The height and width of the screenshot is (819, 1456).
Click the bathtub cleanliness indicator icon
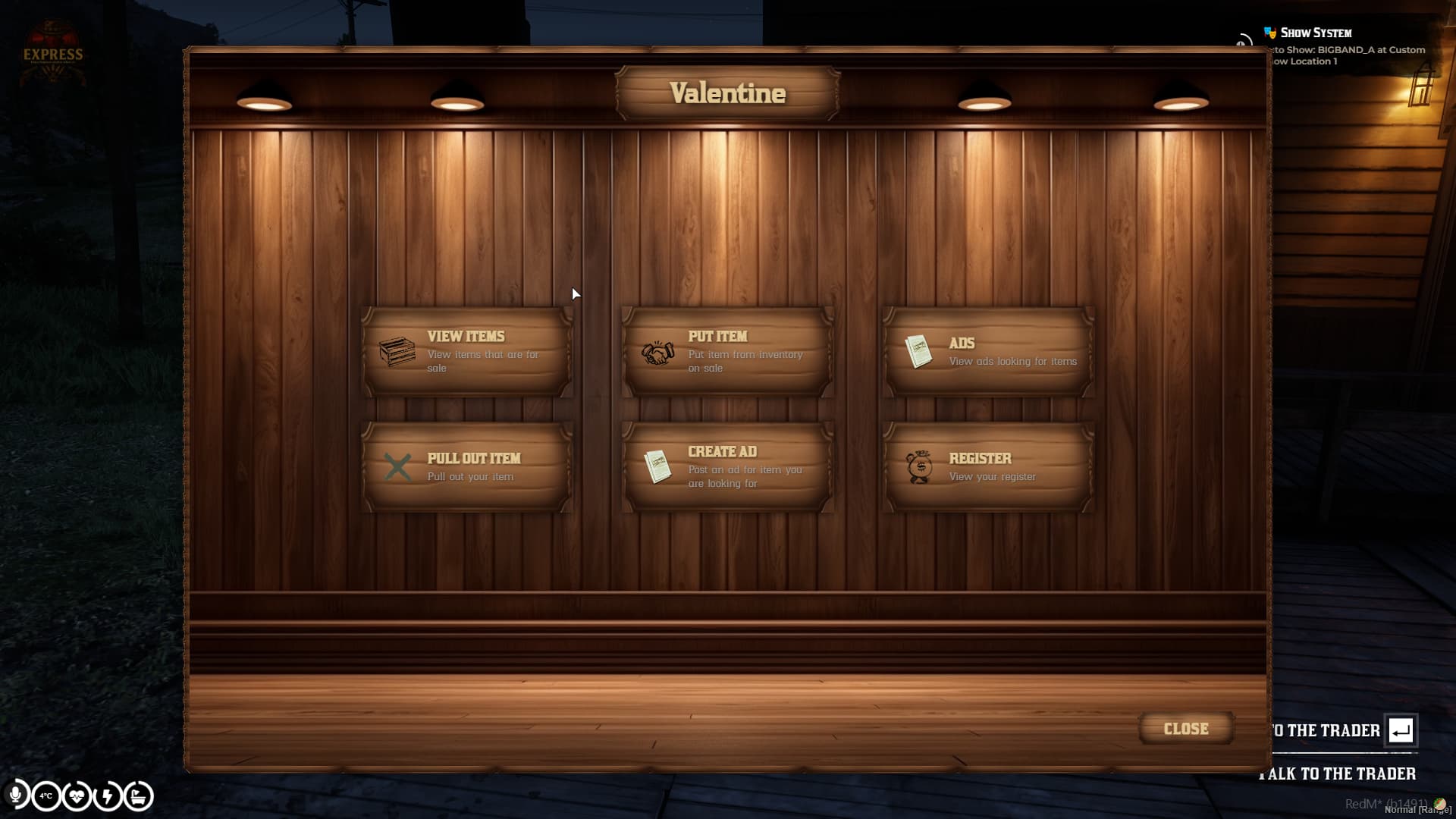[140, 796]
